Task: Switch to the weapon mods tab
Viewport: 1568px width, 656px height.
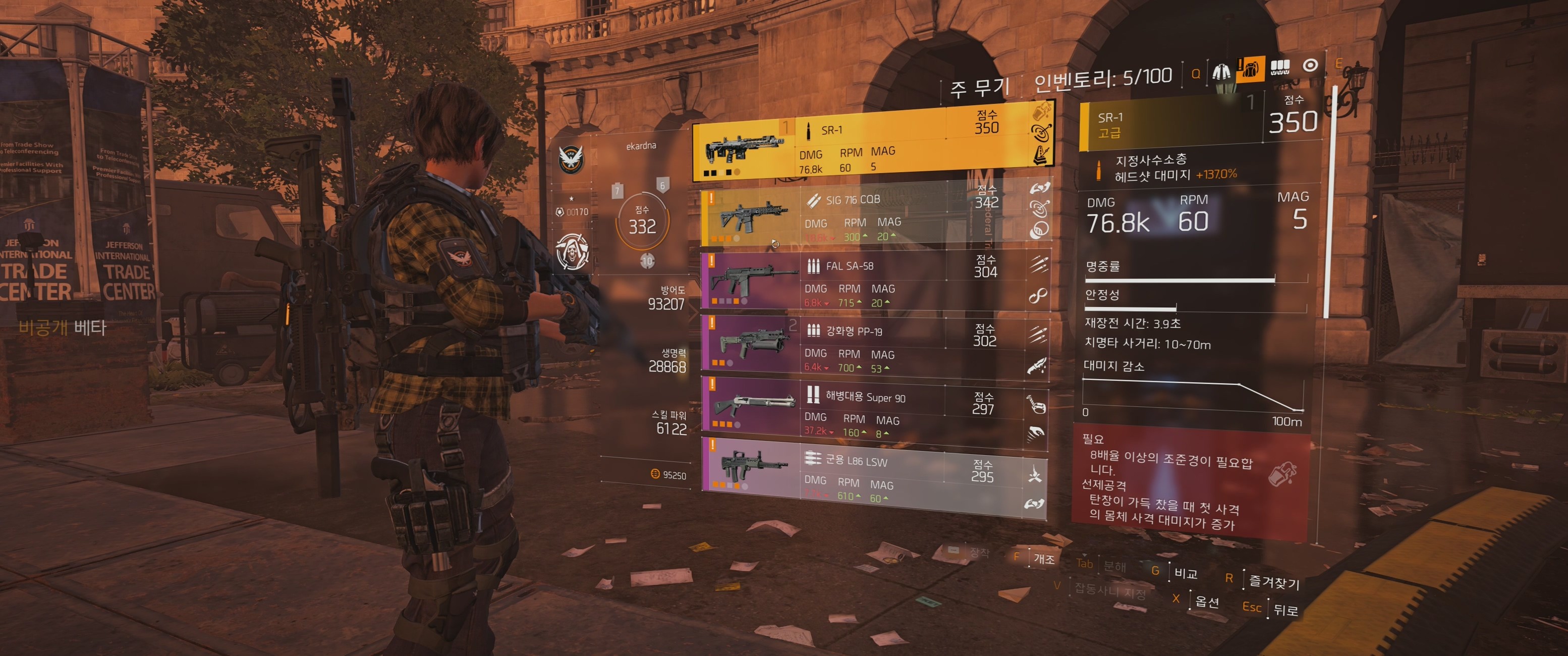Action: tap(1280, 67)
